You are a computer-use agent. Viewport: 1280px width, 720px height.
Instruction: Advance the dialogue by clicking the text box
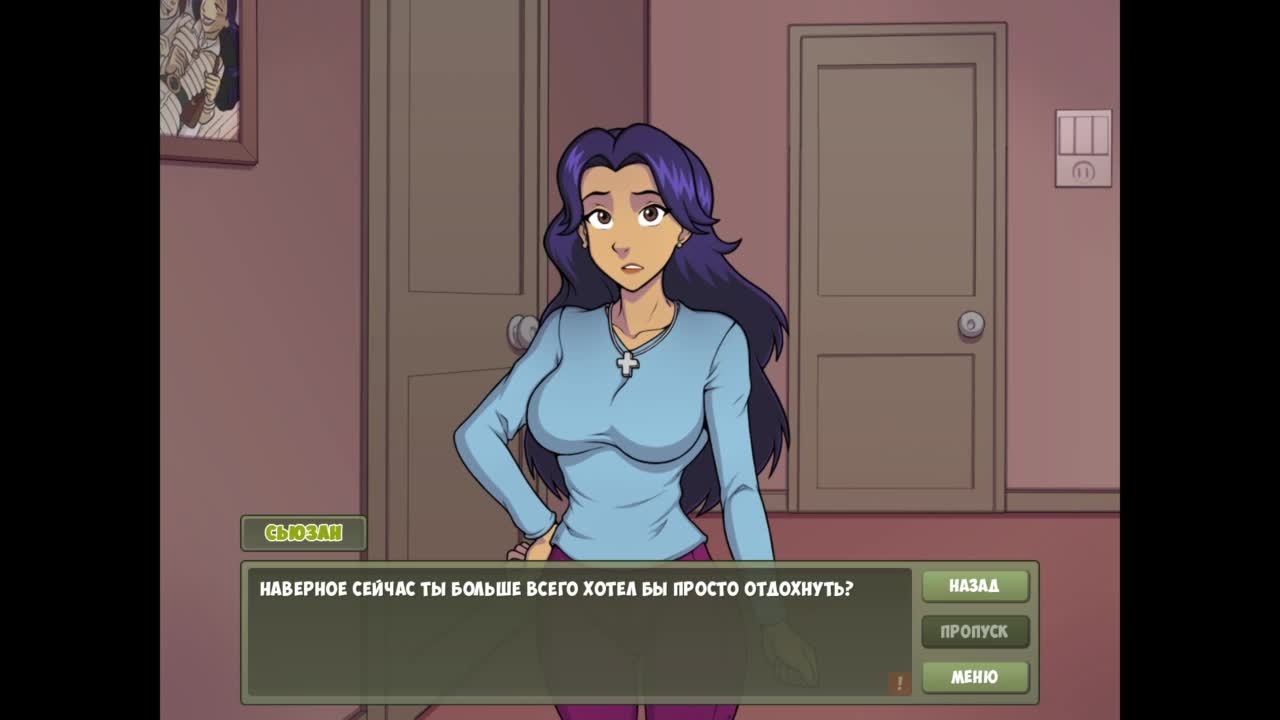tap(578, 632)
